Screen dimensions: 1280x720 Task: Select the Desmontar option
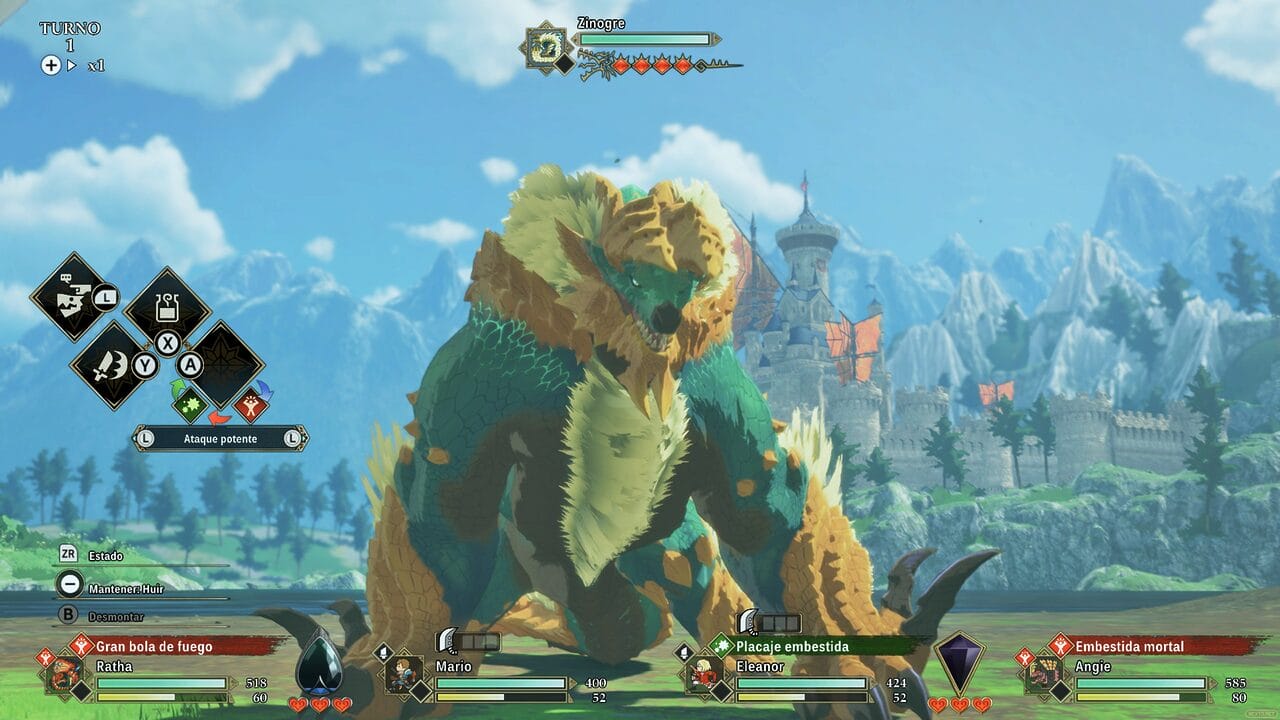coord(115,617)
